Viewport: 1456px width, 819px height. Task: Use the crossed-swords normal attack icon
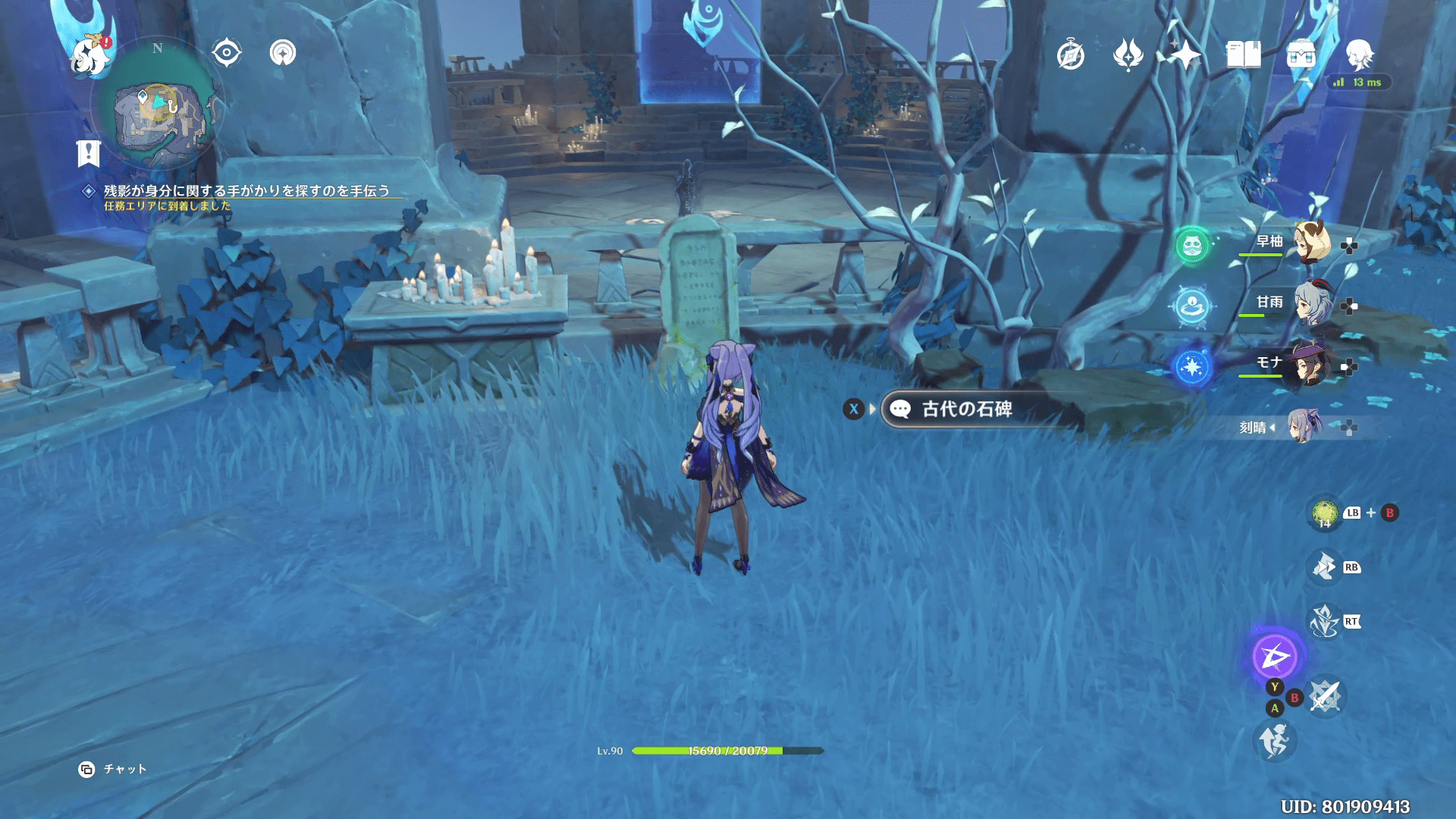pyautogui.click(x=1325, y=696)
